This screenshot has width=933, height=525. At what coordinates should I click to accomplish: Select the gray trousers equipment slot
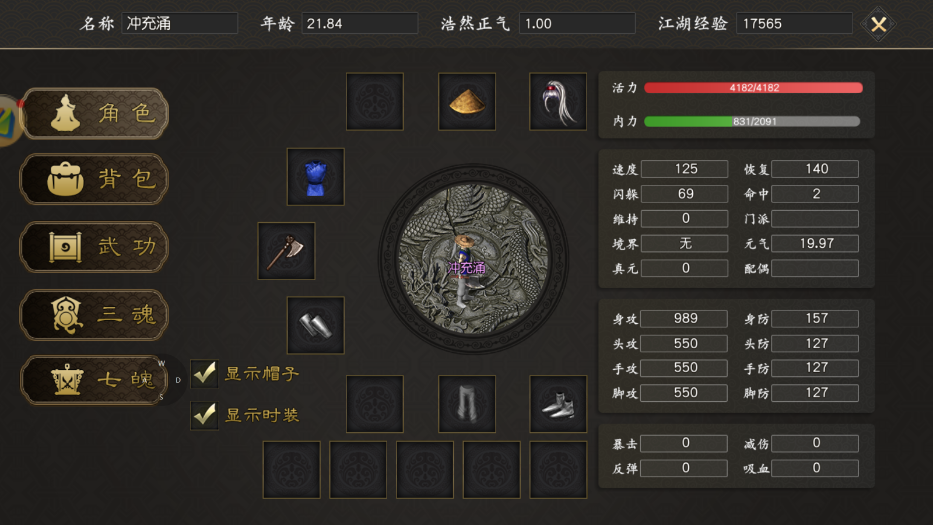point(466,404)
